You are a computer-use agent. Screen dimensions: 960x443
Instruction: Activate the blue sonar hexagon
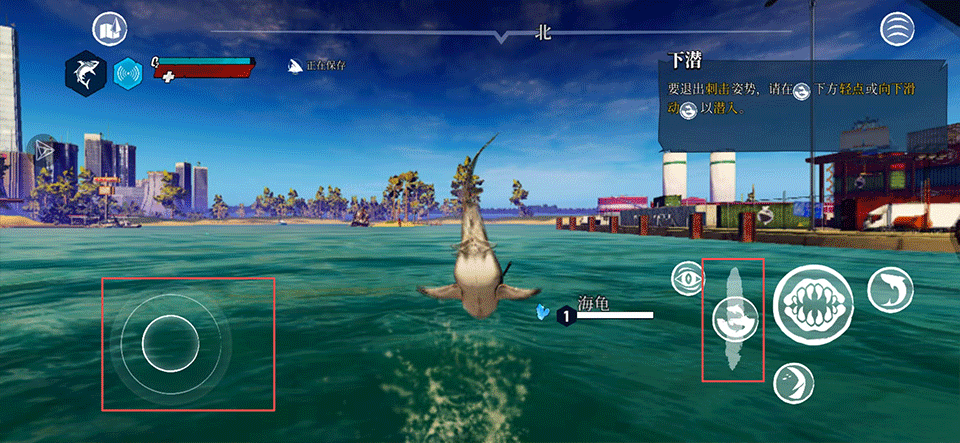pyautogui.click(x=127, y=72)
